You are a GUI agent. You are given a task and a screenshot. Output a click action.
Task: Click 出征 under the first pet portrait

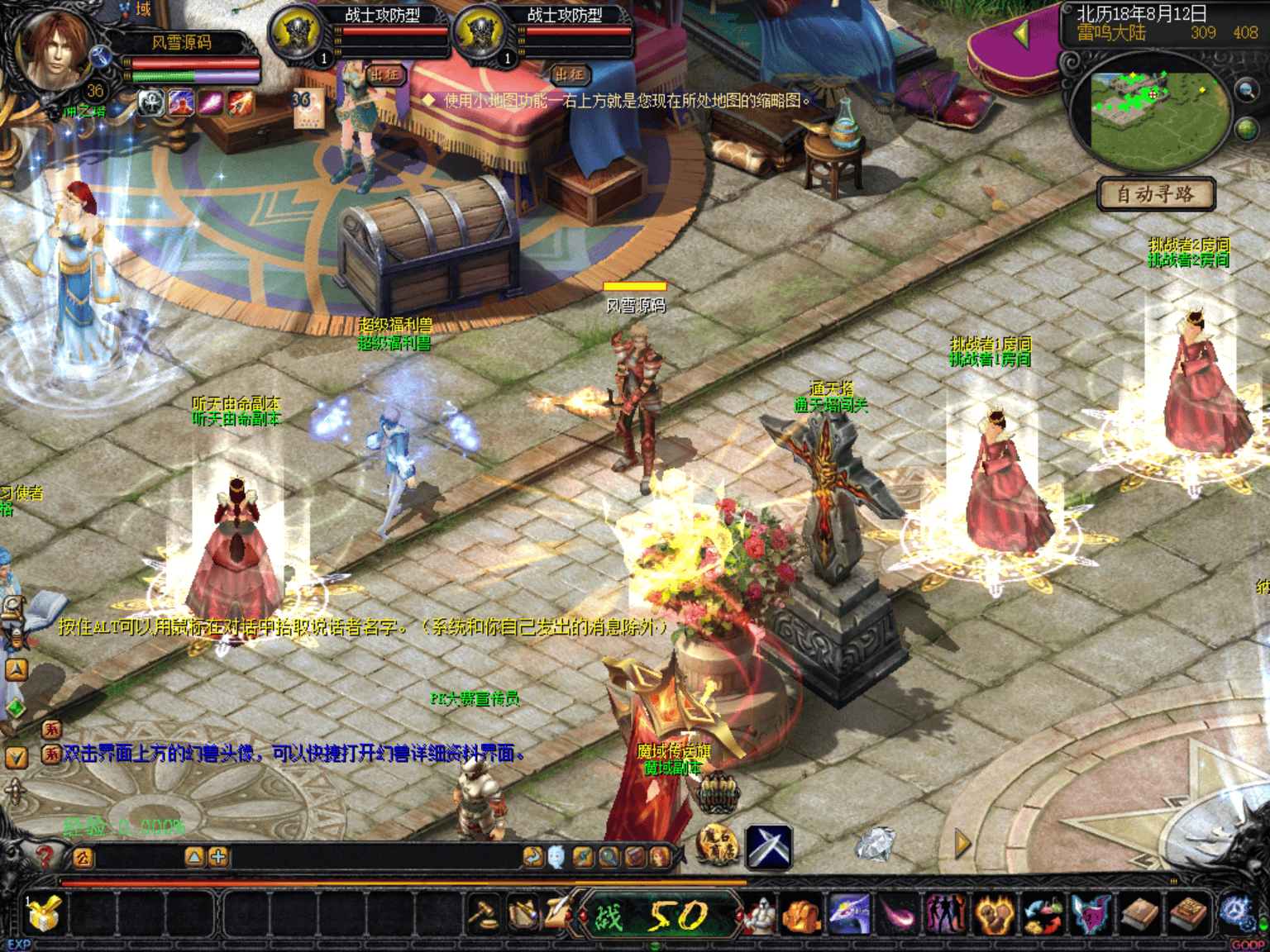click(384, 75)
